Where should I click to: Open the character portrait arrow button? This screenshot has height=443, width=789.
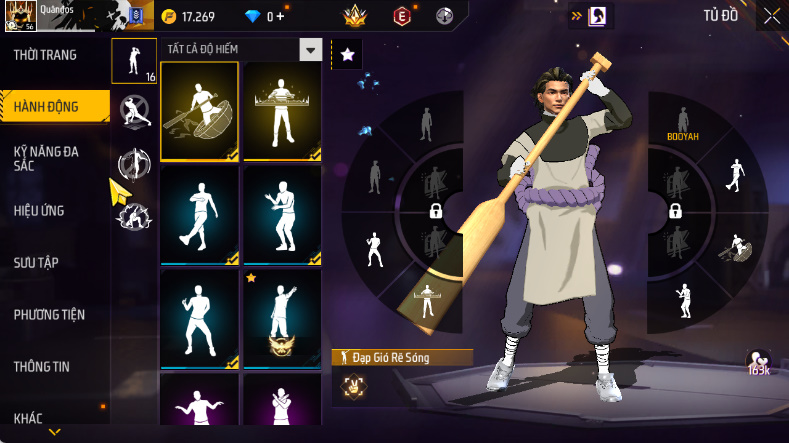coord(588,15)
